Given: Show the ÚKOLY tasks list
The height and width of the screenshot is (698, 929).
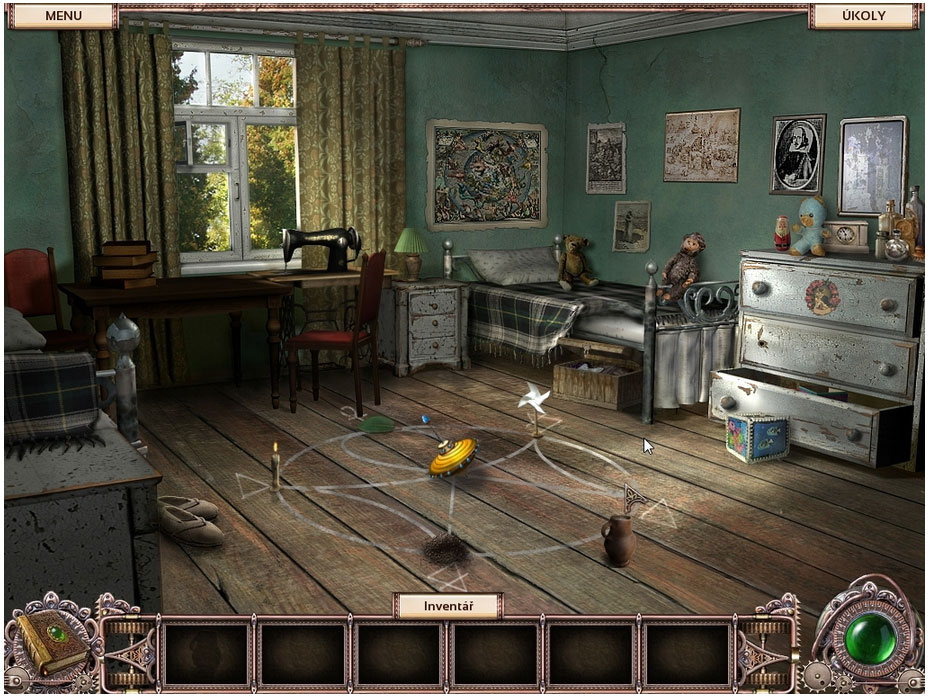Looking at the screenshot, I should (x=861, y=16).
